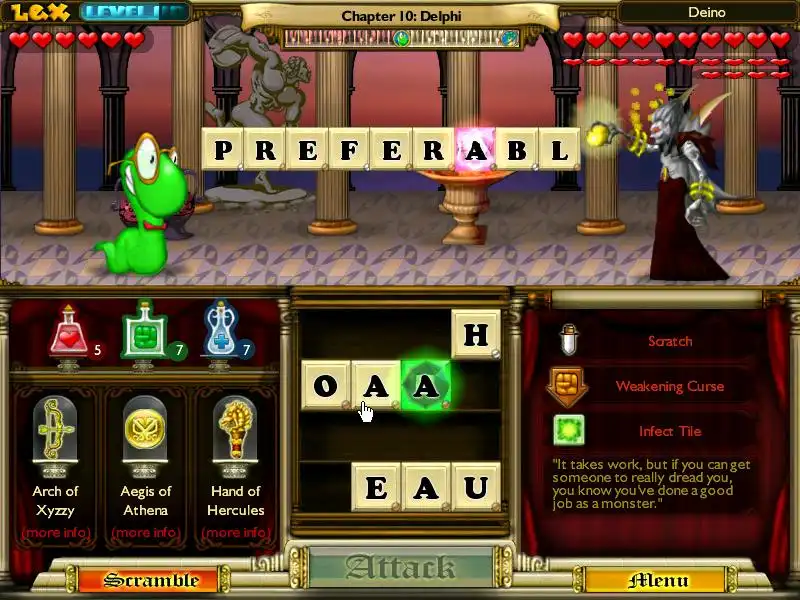Select the U tile in the grid

[x=475, y=487]
